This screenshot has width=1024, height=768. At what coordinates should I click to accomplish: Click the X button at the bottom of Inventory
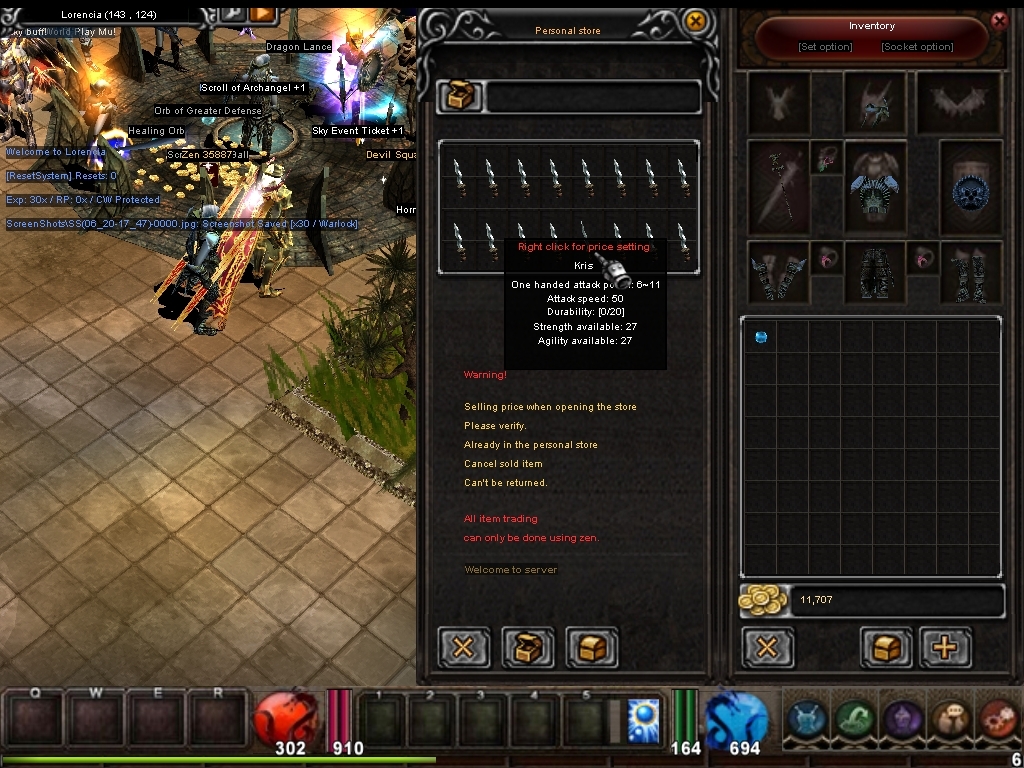767,647
